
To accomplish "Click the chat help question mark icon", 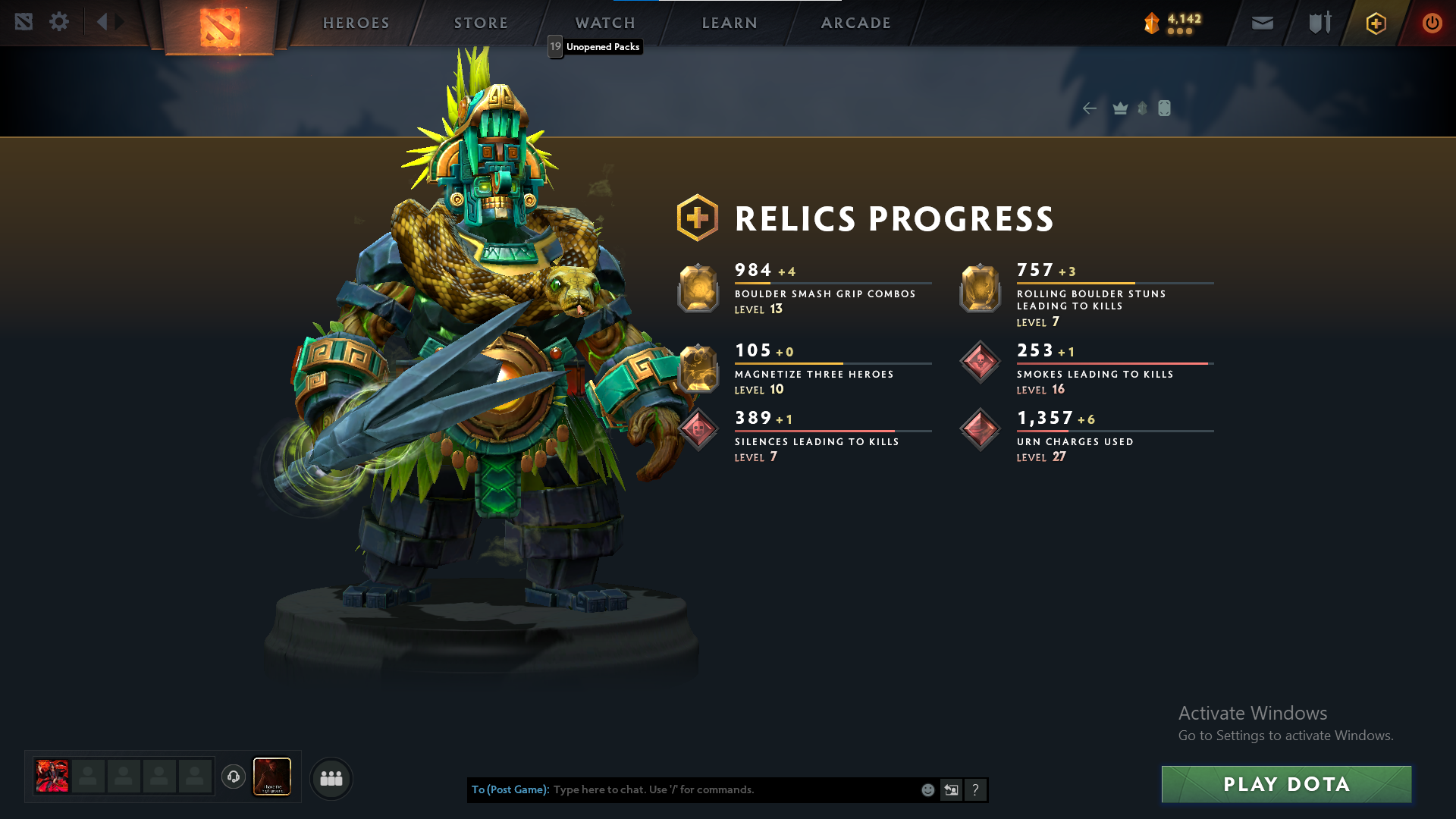I will [976, 789].
